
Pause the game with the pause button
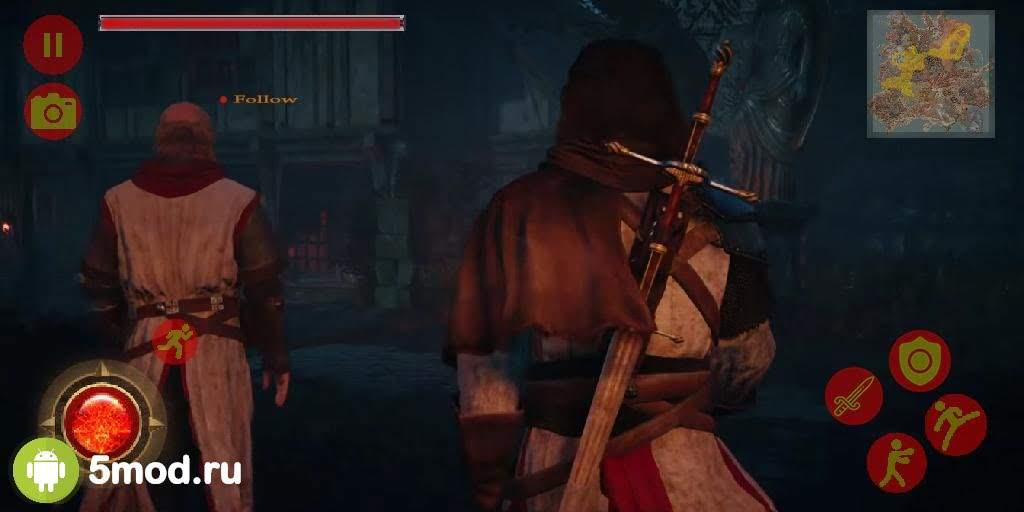[x=52, y=44]
